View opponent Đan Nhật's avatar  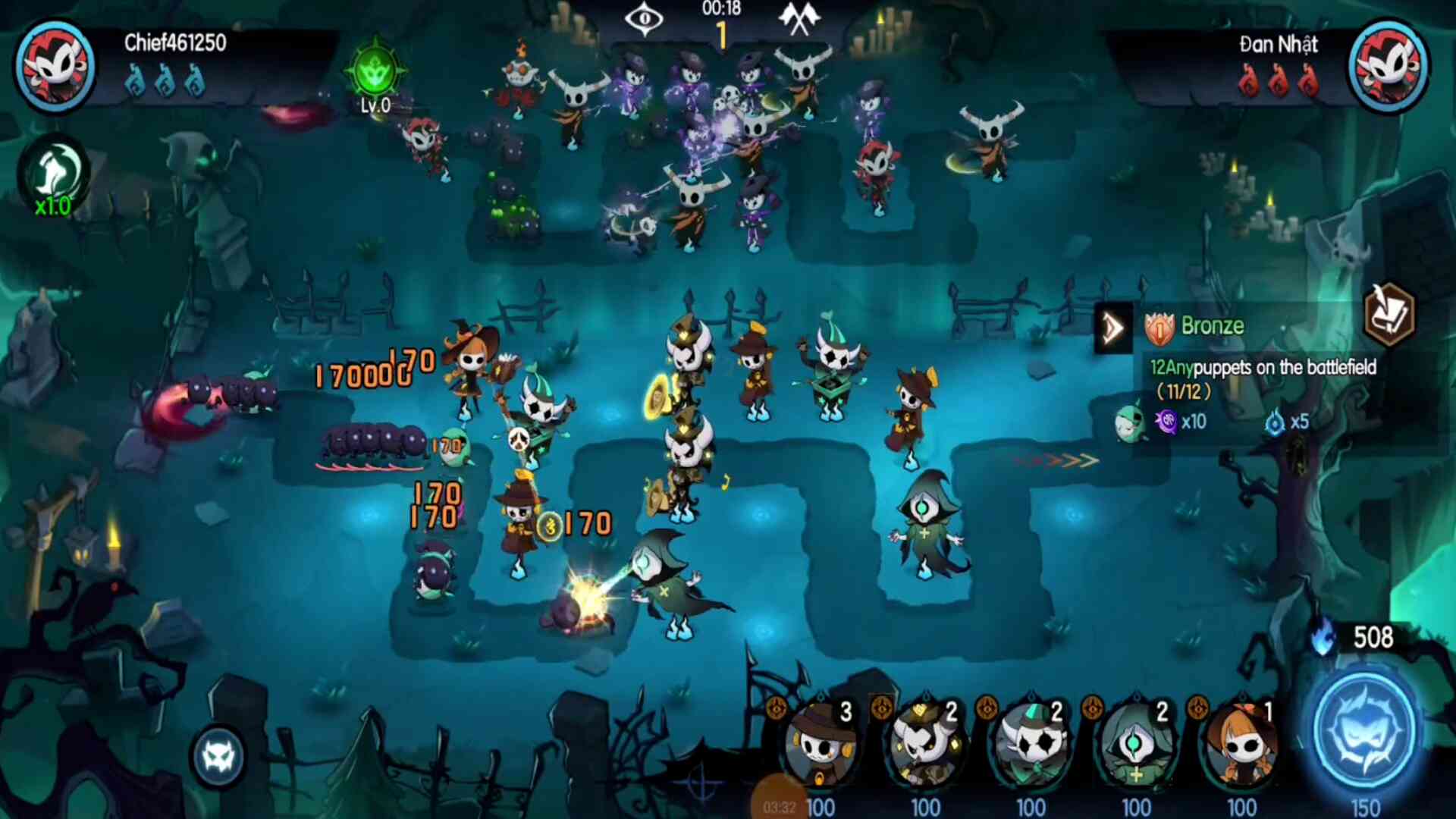click(1389, 65)
